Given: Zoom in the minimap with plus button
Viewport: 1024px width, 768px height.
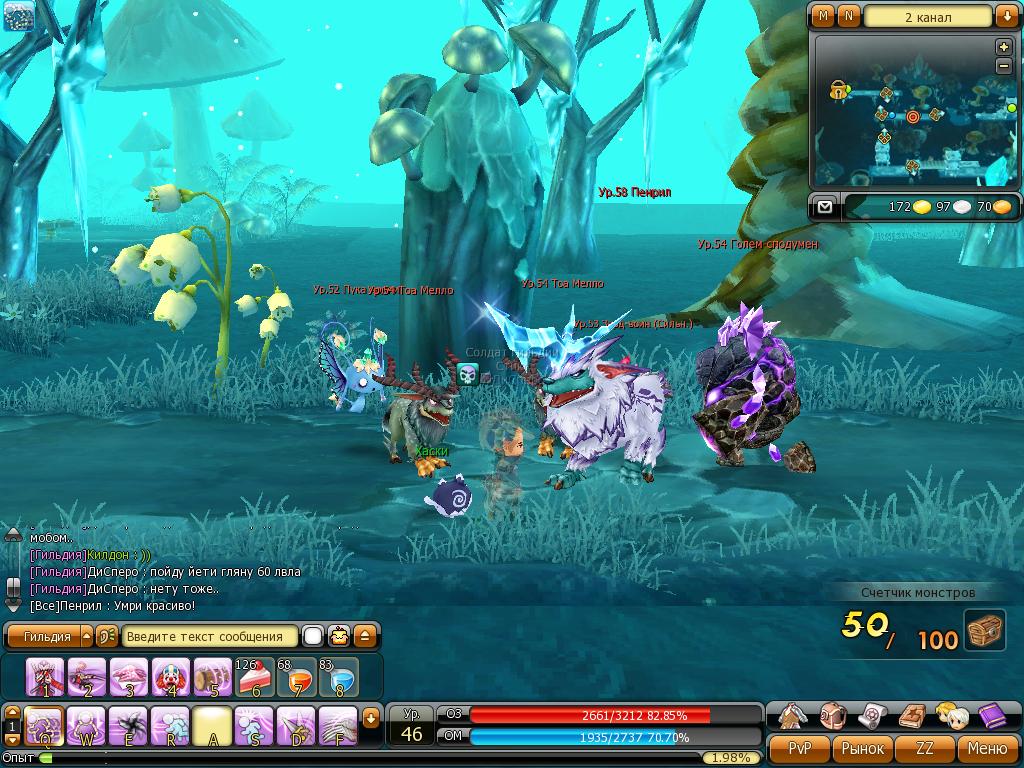Looking at the screenshot, I should click(x=1004, y=48).
